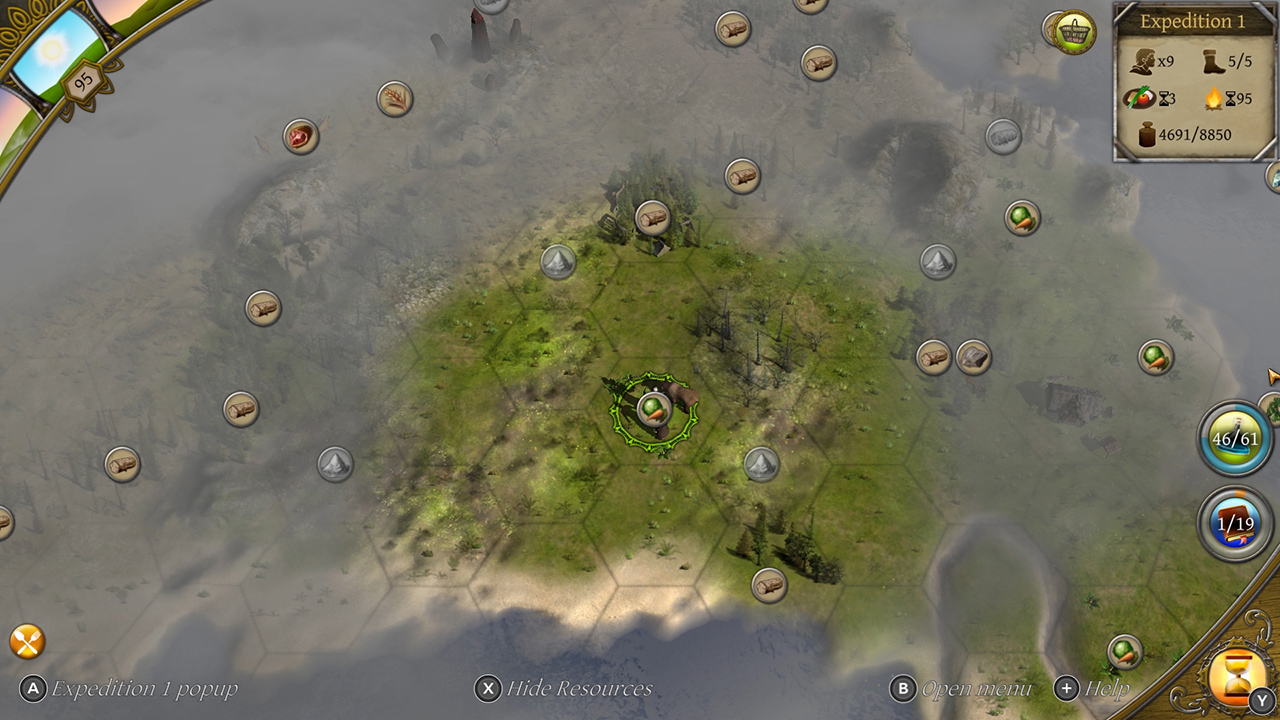The image size is (1280, 720).
Task: Click the weight icon showing 4691/8850
Action: point(1145,131)
